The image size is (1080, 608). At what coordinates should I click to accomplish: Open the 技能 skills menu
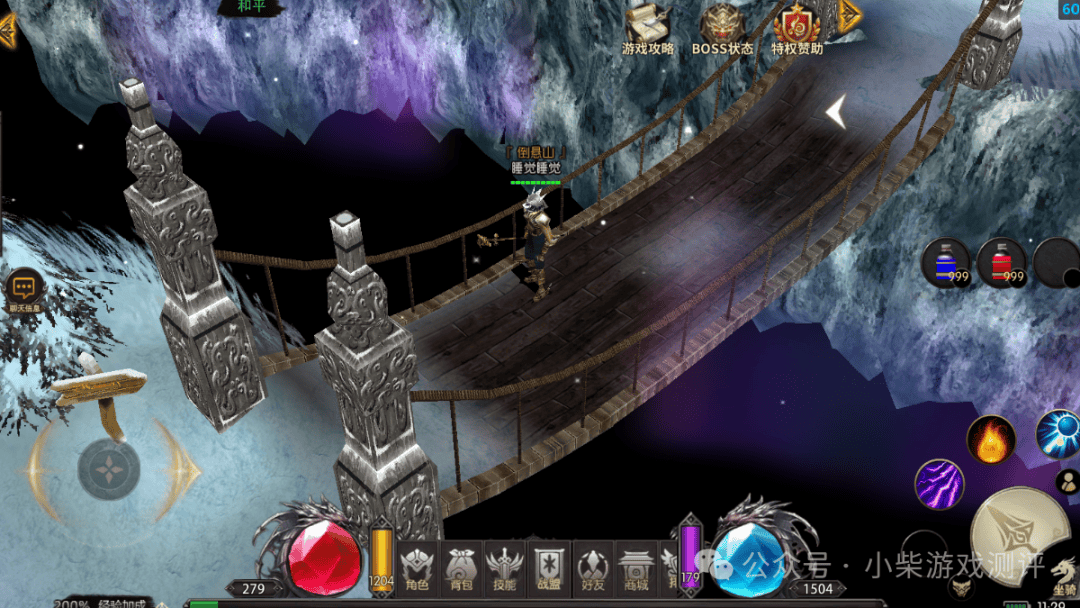[504, 569]
